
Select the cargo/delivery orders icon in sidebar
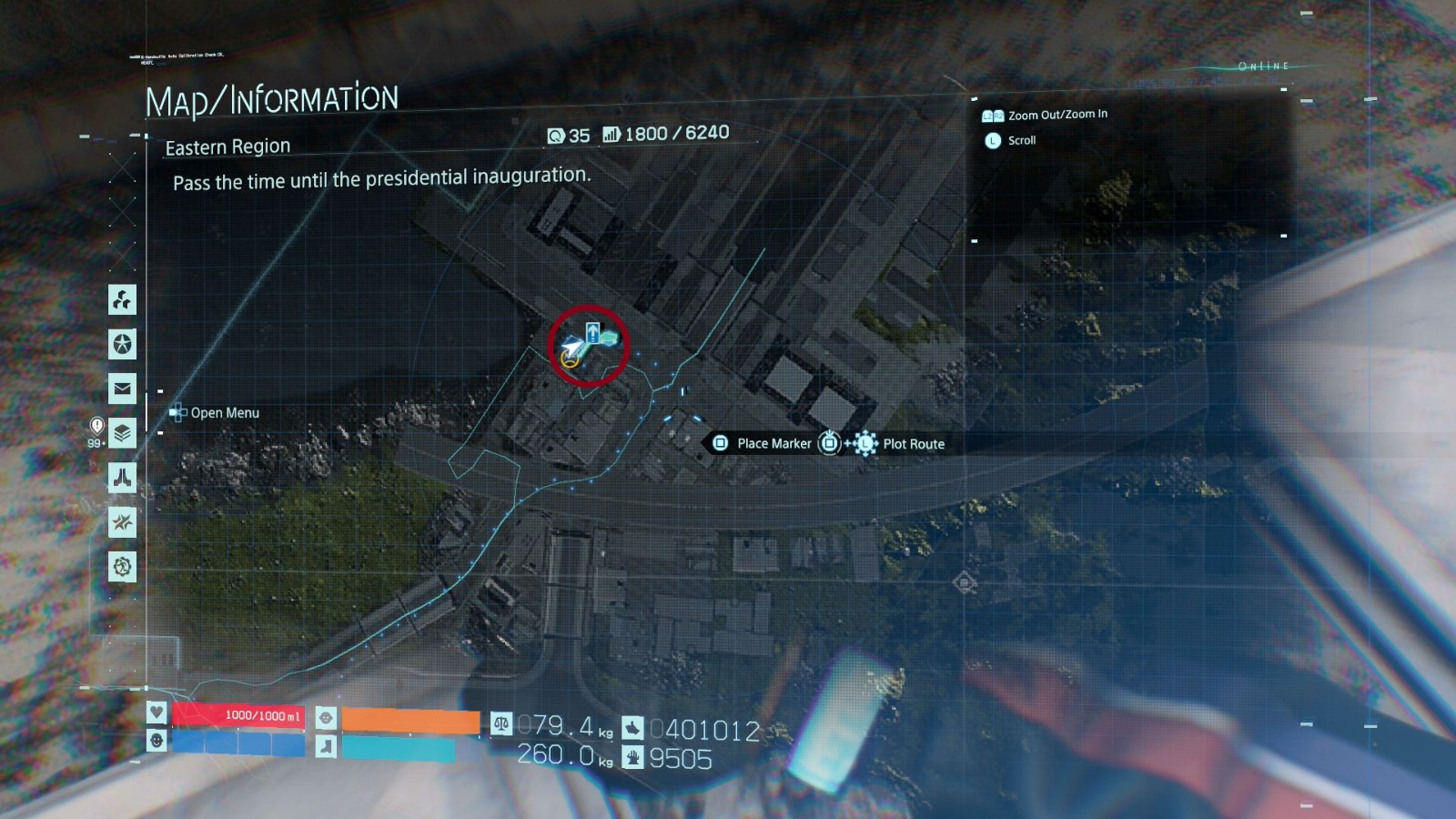click(121, 301)
